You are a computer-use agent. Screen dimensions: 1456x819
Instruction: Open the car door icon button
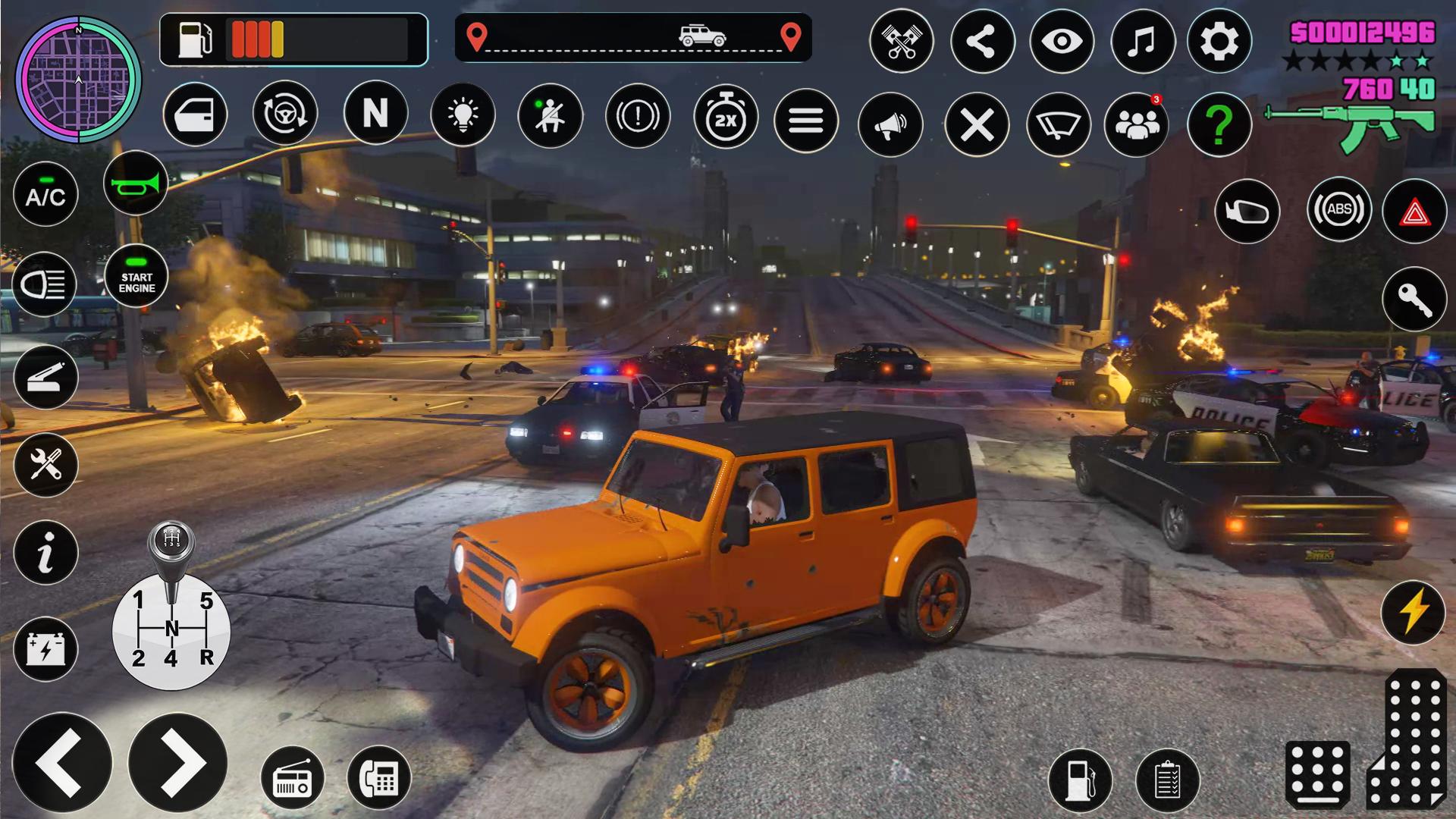pos(195,115)
